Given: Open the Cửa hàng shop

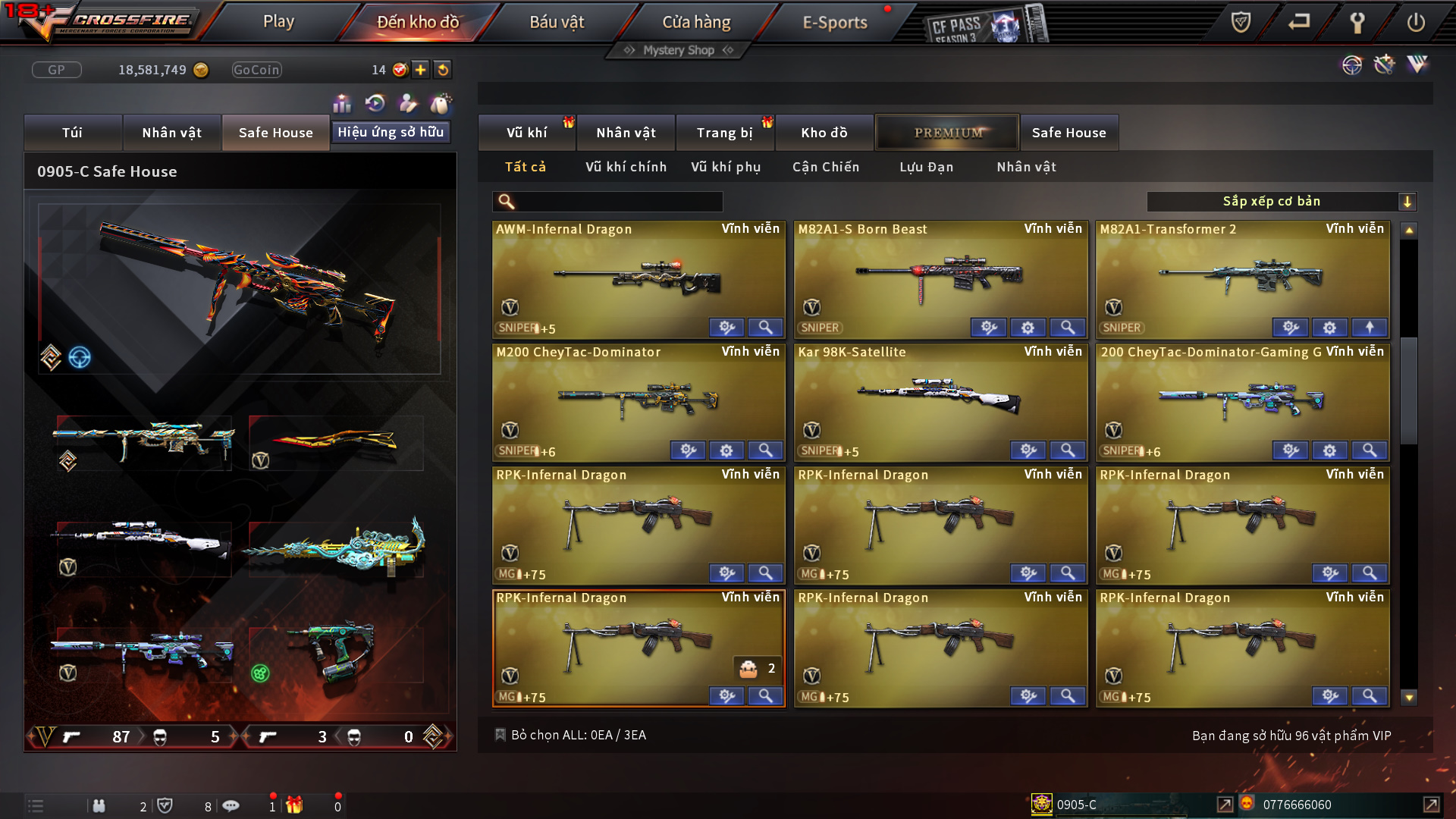Looking at the screenshot, I should click(696, 22).
